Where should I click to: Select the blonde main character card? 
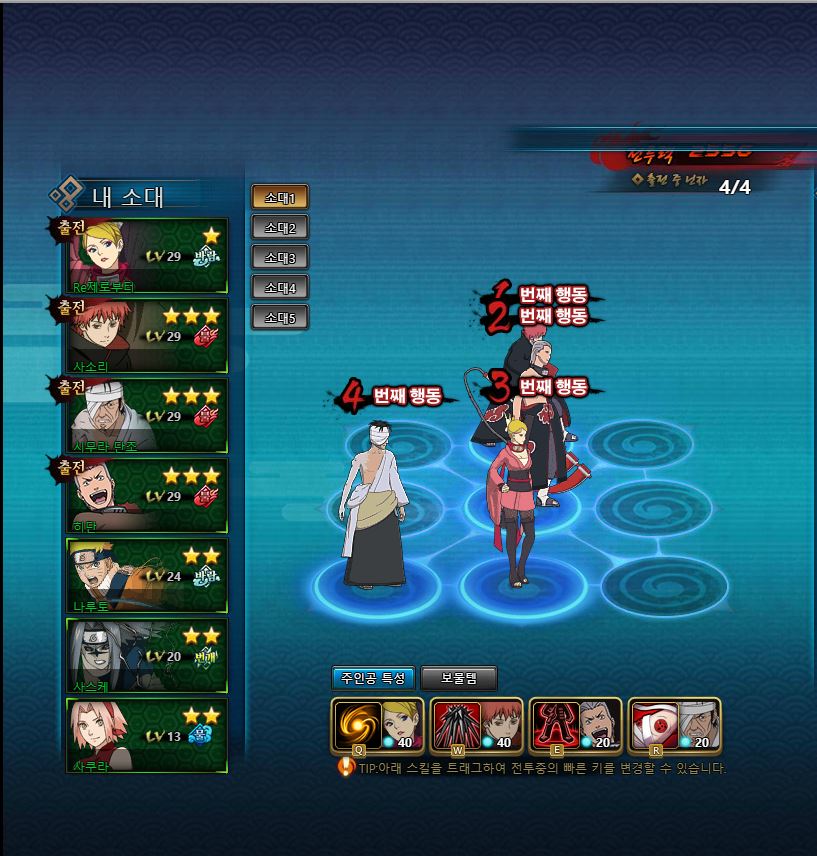[147, 256]
